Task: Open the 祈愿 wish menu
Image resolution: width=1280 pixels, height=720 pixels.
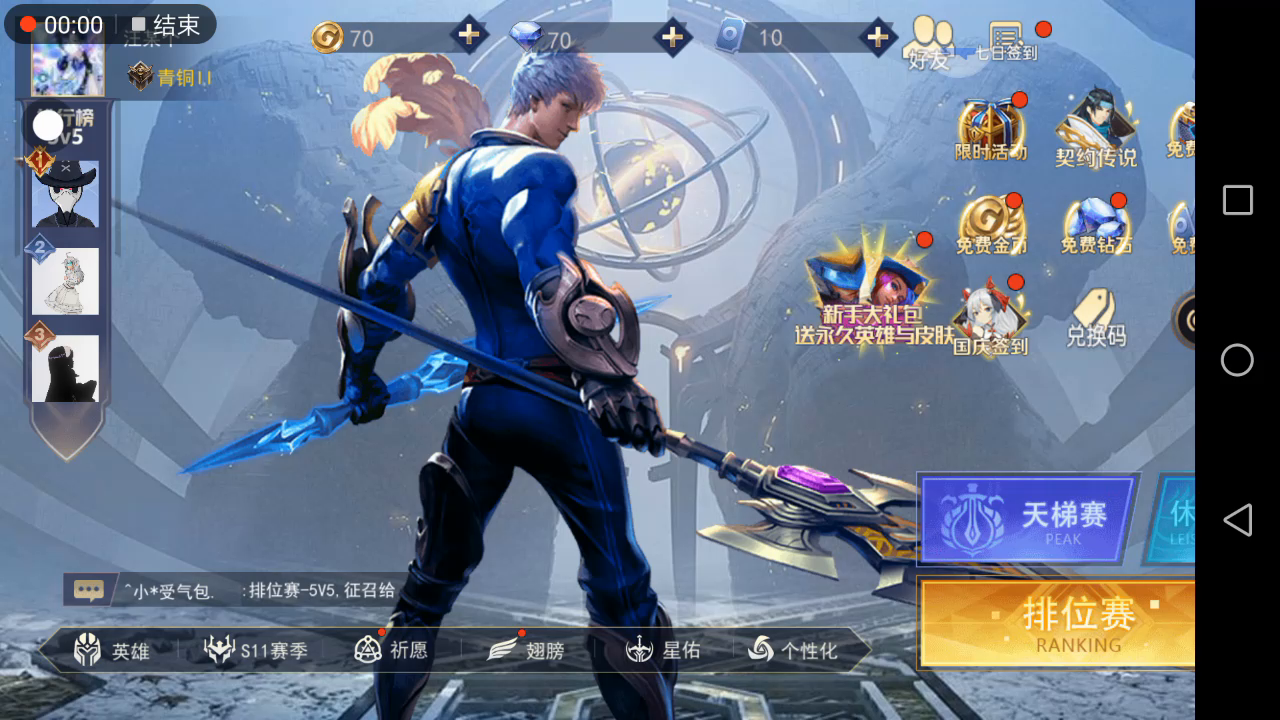Action: 391,650
